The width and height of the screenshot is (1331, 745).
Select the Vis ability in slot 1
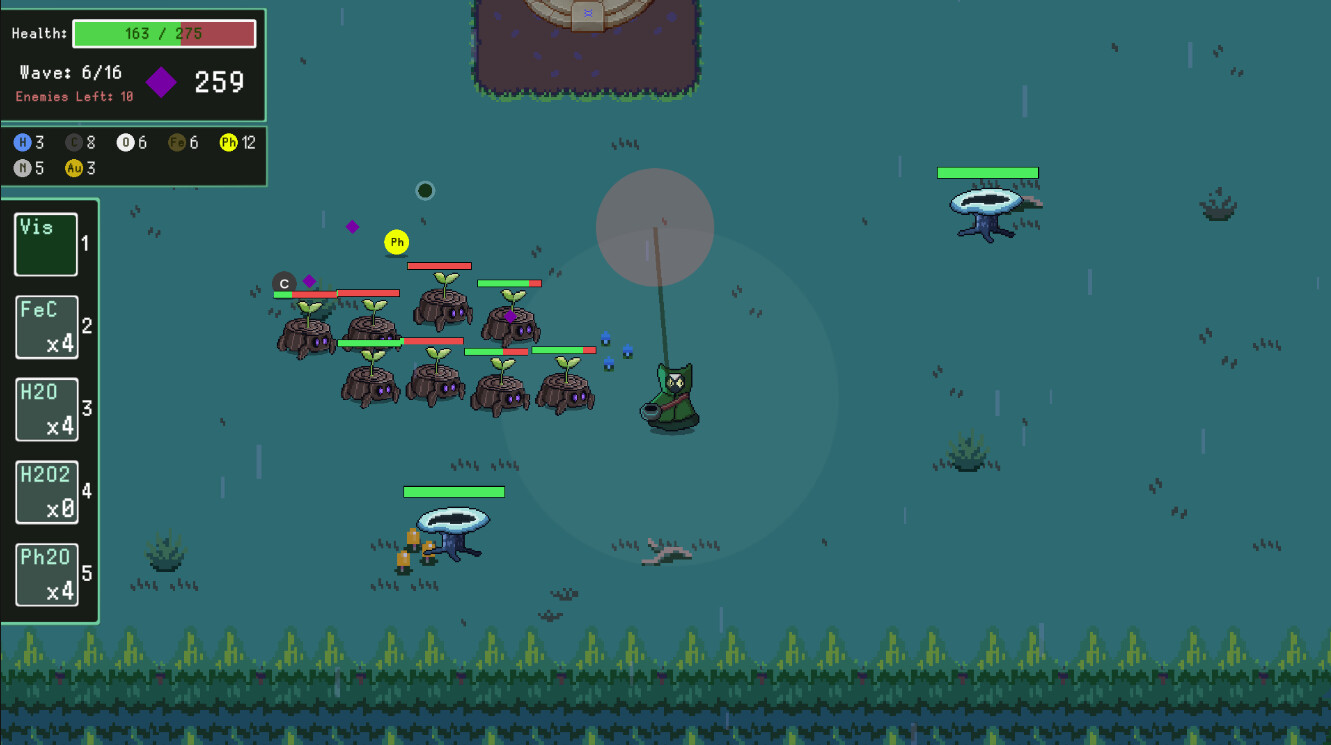pyautogui.click(x=46, y=244)
